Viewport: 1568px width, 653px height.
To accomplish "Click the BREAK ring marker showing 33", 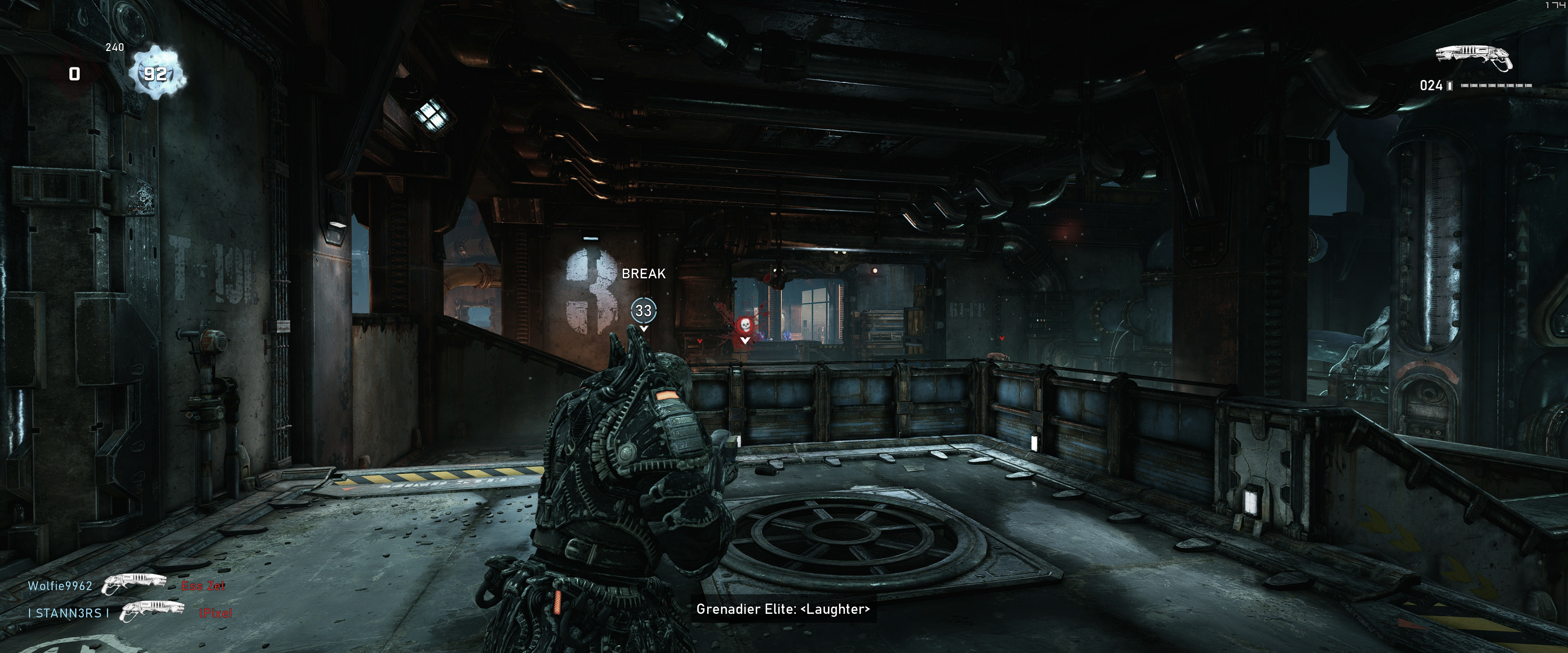I will pyautogui.click(x=644, y=310).
